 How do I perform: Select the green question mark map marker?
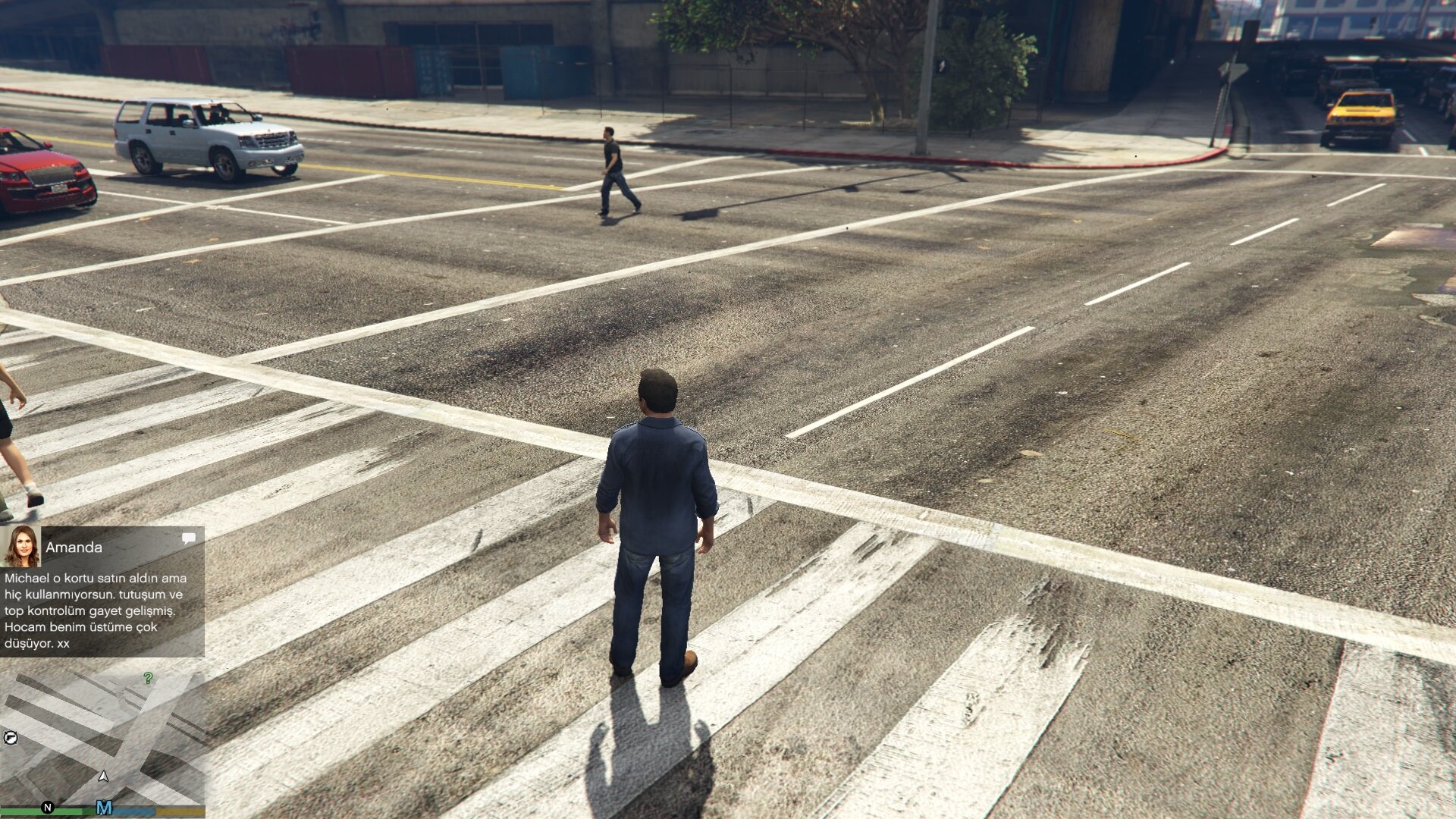click(x=148, y=678)
